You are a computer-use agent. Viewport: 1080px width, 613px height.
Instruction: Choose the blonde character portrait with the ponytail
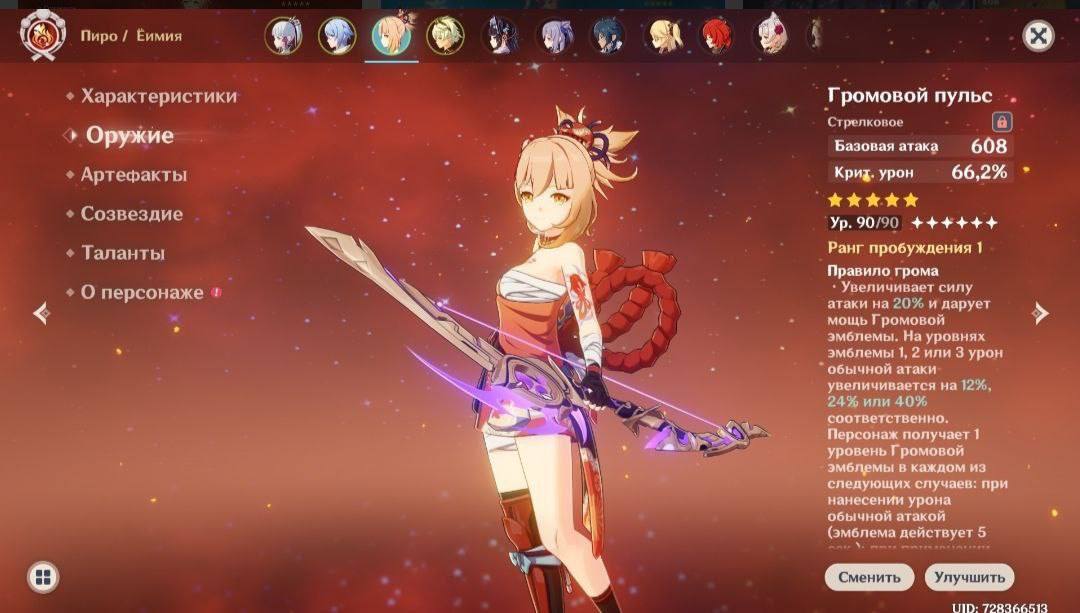click(x=662, y=36)
